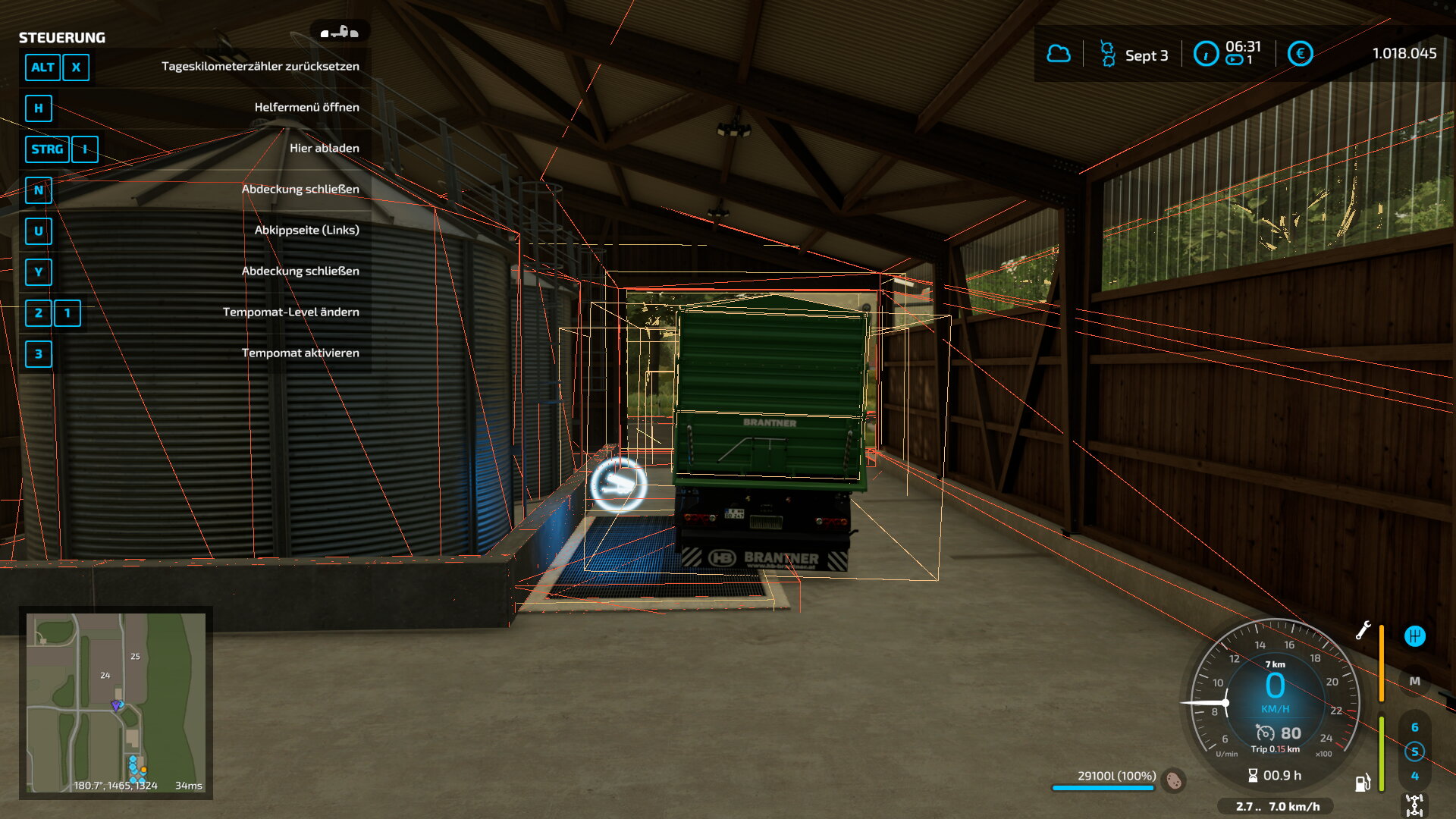Select the drivetrain icon below the gears

point(1414,804)
